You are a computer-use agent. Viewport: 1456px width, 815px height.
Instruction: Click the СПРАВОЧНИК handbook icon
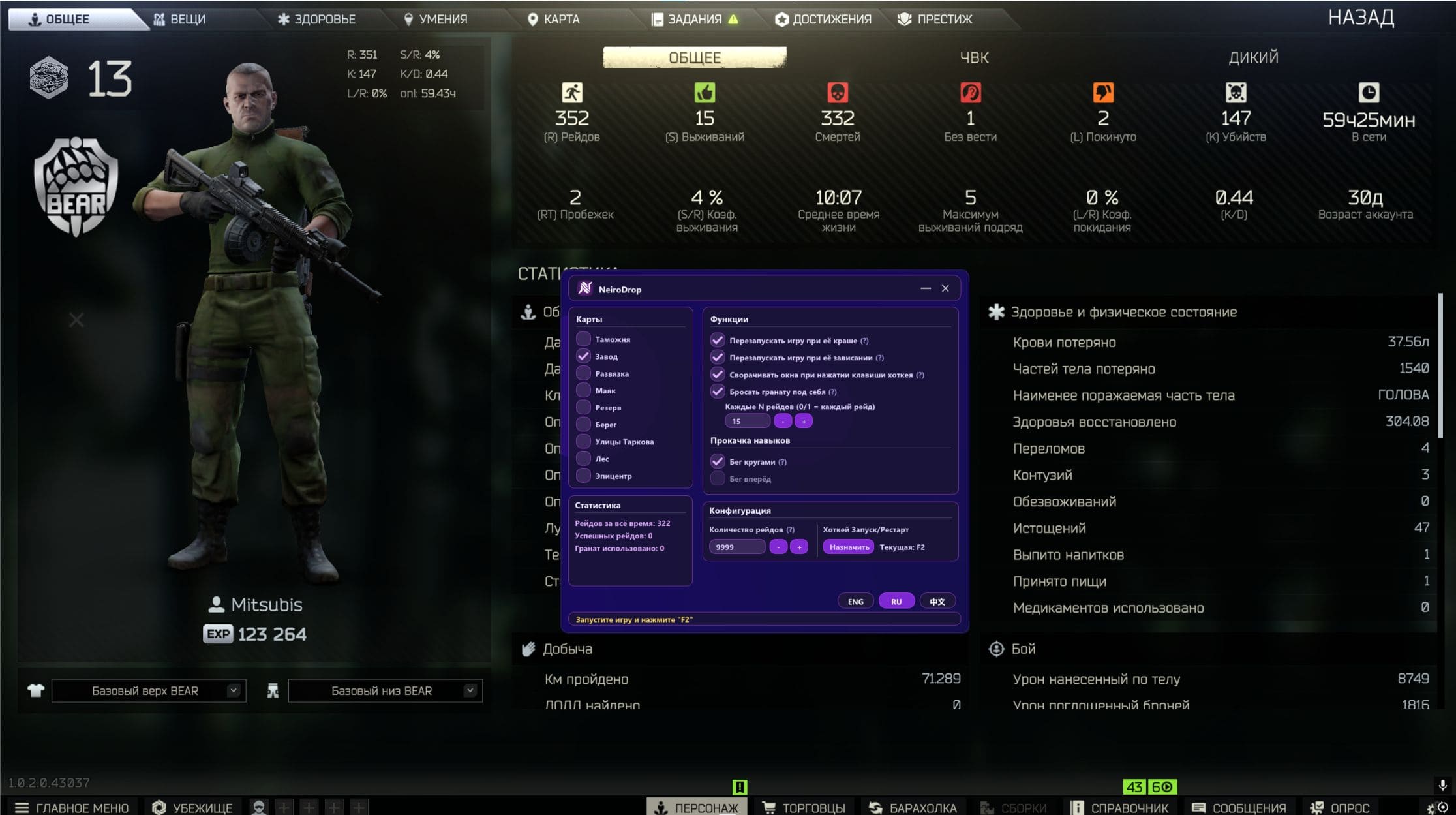click(1078, 807)
